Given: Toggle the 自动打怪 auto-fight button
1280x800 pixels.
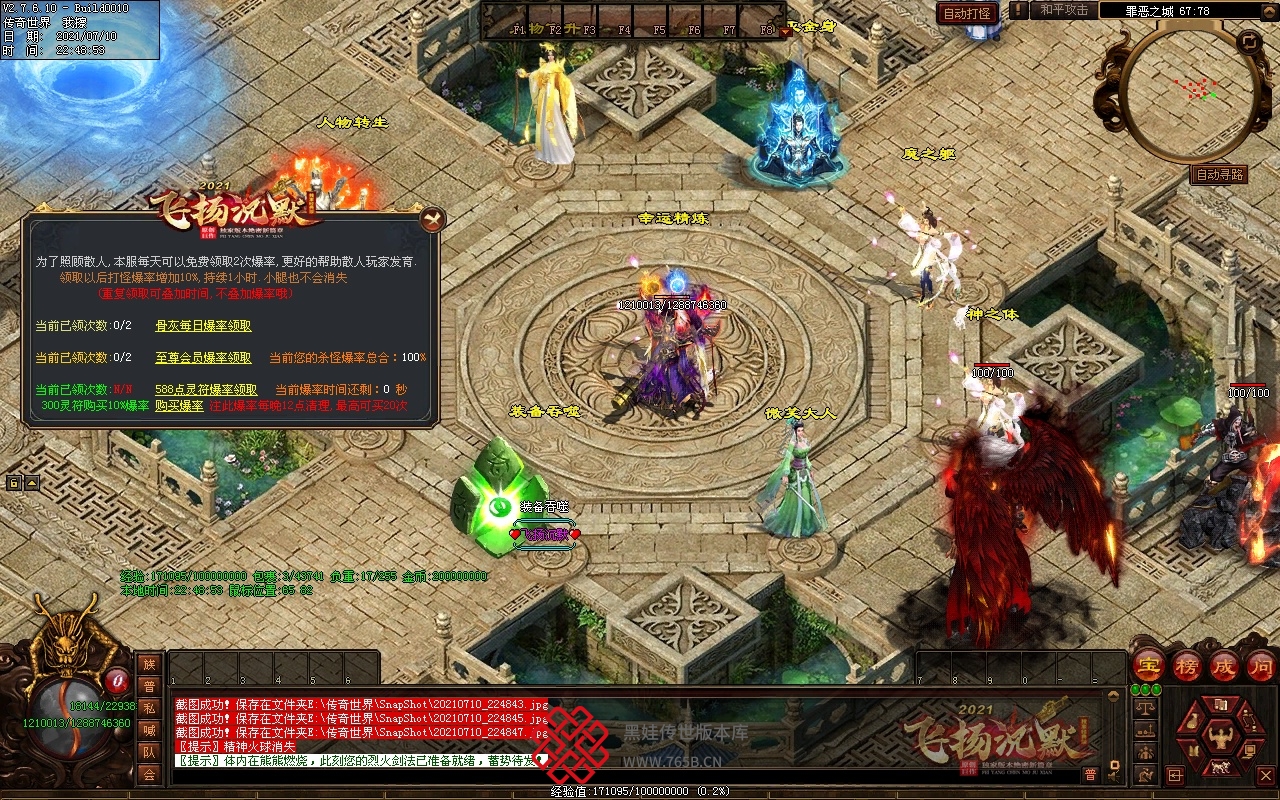Looking at the screenshot, I should tap(967, 13).
